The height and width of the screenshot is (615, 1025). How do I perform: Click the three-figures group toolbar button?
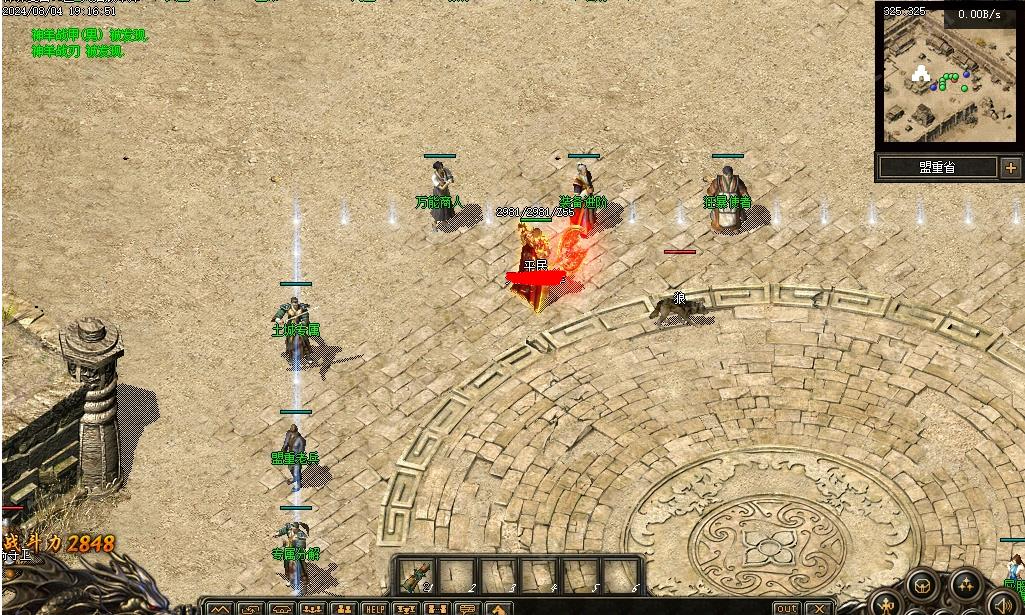click(312, 608)
